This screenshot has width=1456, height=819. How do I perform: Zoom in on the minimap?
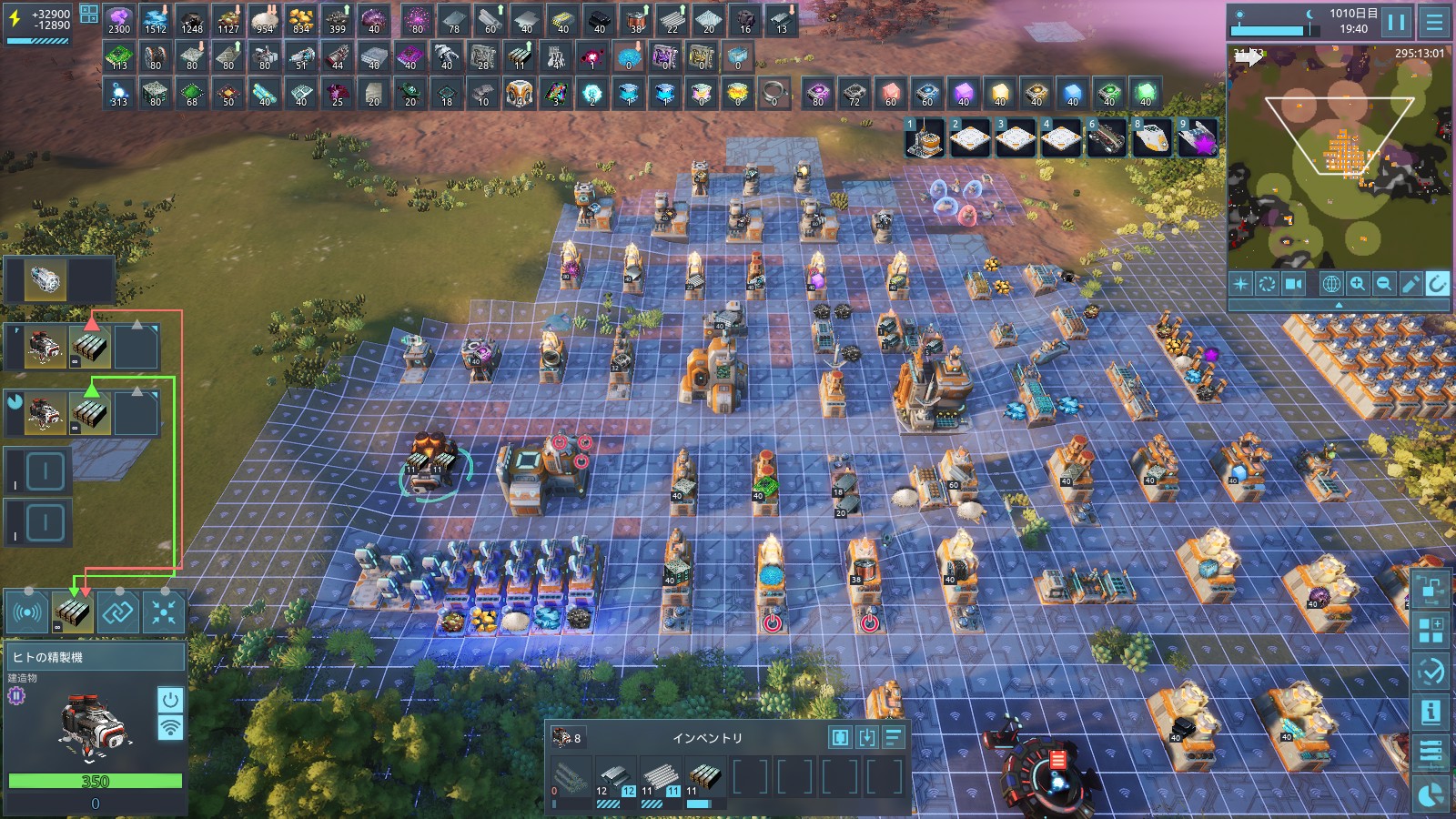click(x=1357, y=284)
